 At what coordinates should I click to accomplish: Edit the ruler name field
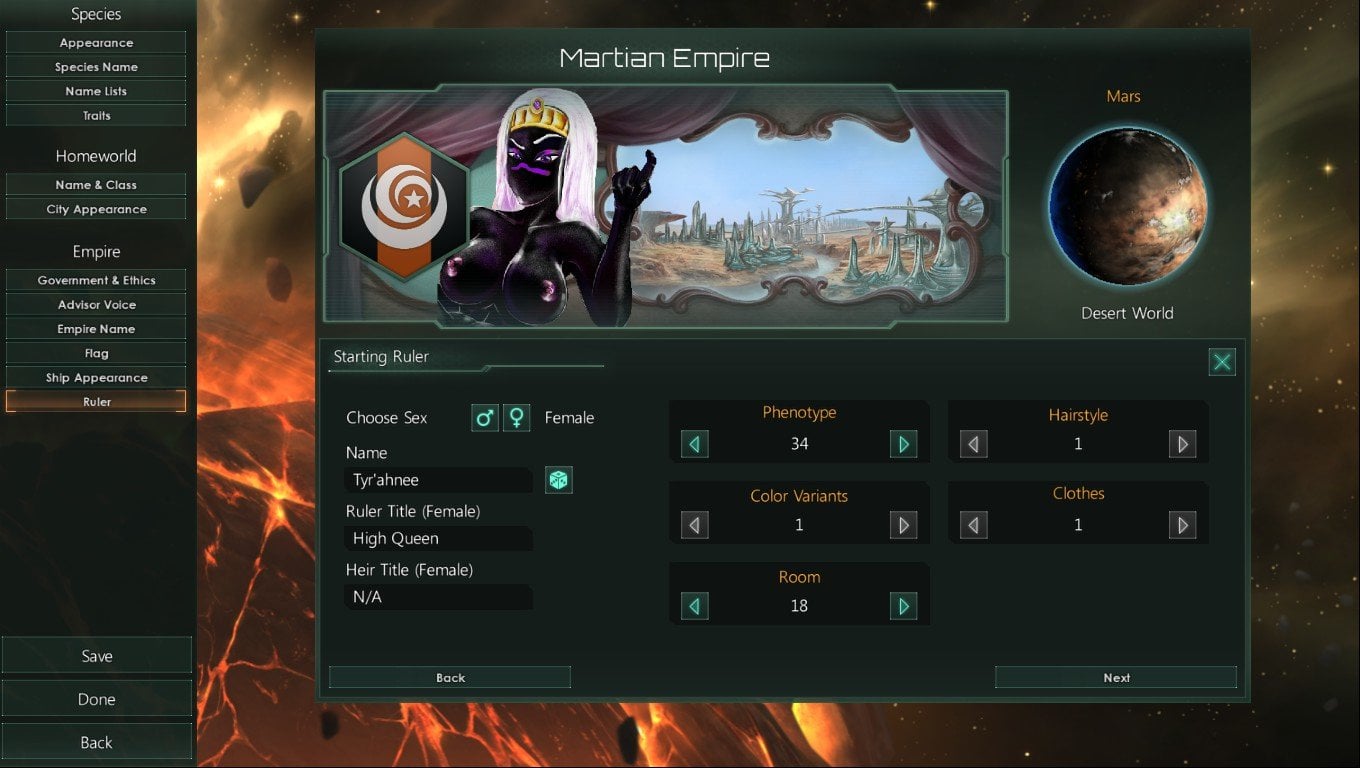[x=438, y=480]
